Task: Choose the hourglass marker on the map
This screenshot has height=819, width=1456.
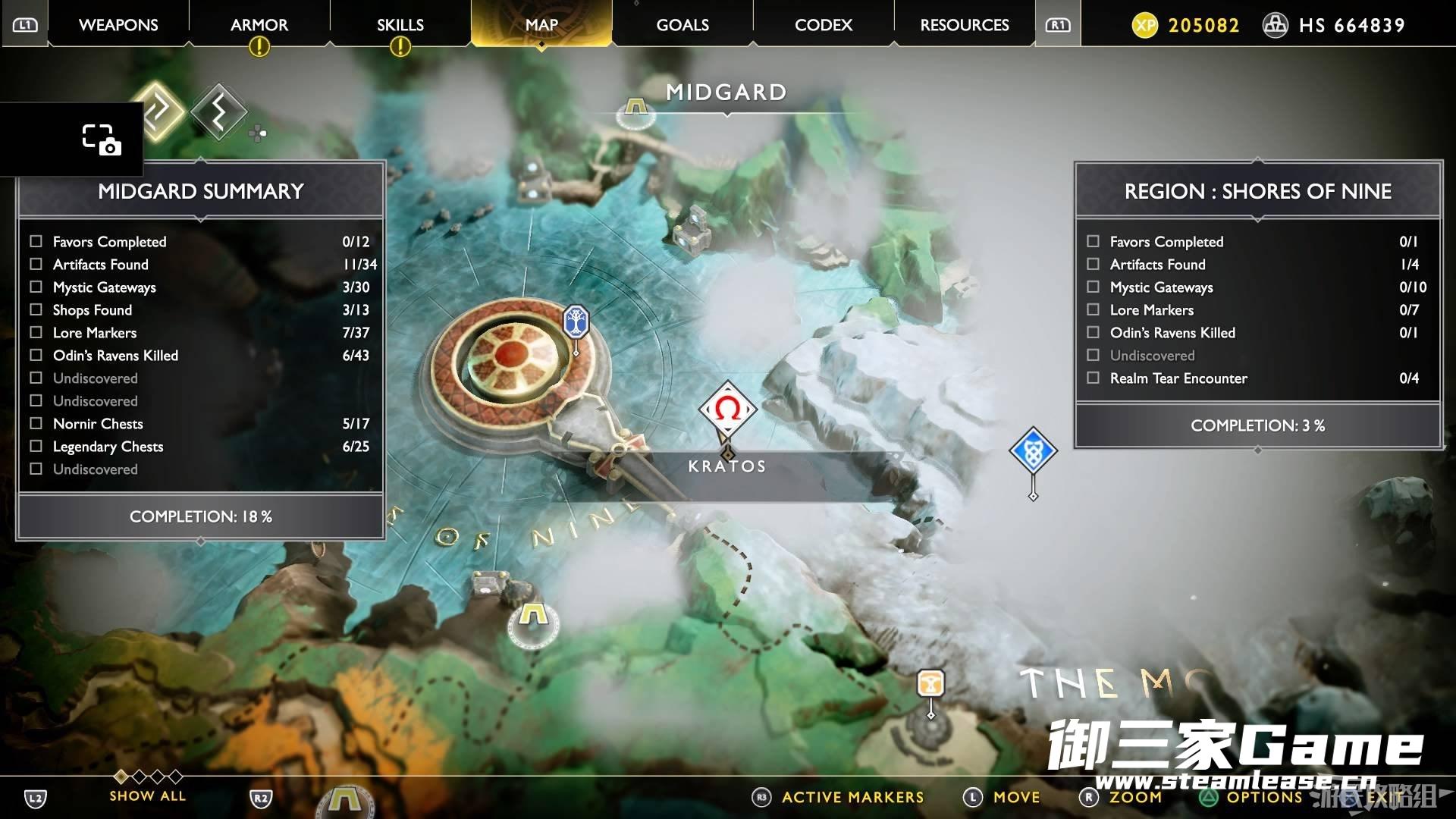Action: [x=930, y=682]
